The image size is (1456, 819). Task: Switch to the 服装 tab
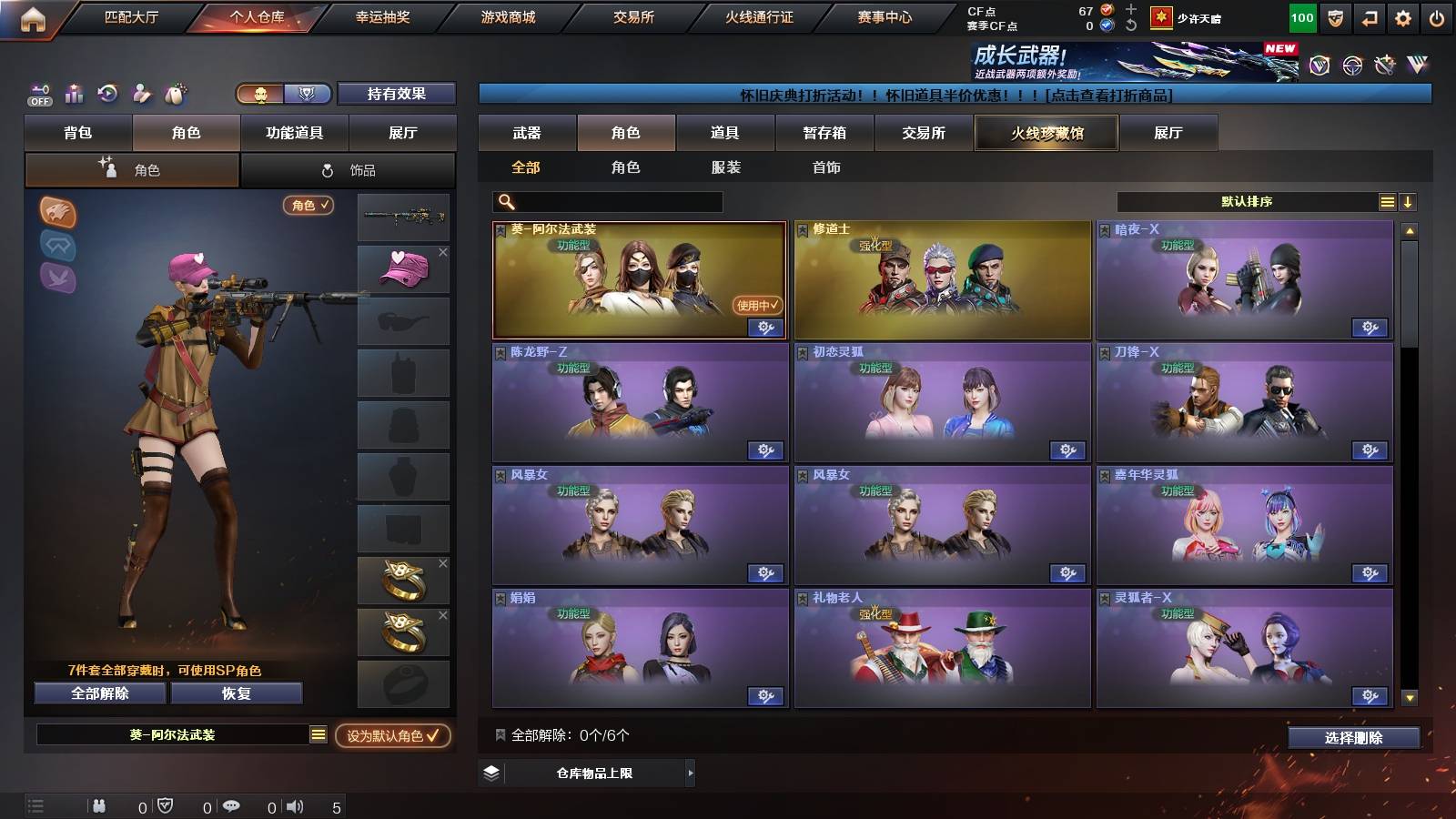(726, 167)
